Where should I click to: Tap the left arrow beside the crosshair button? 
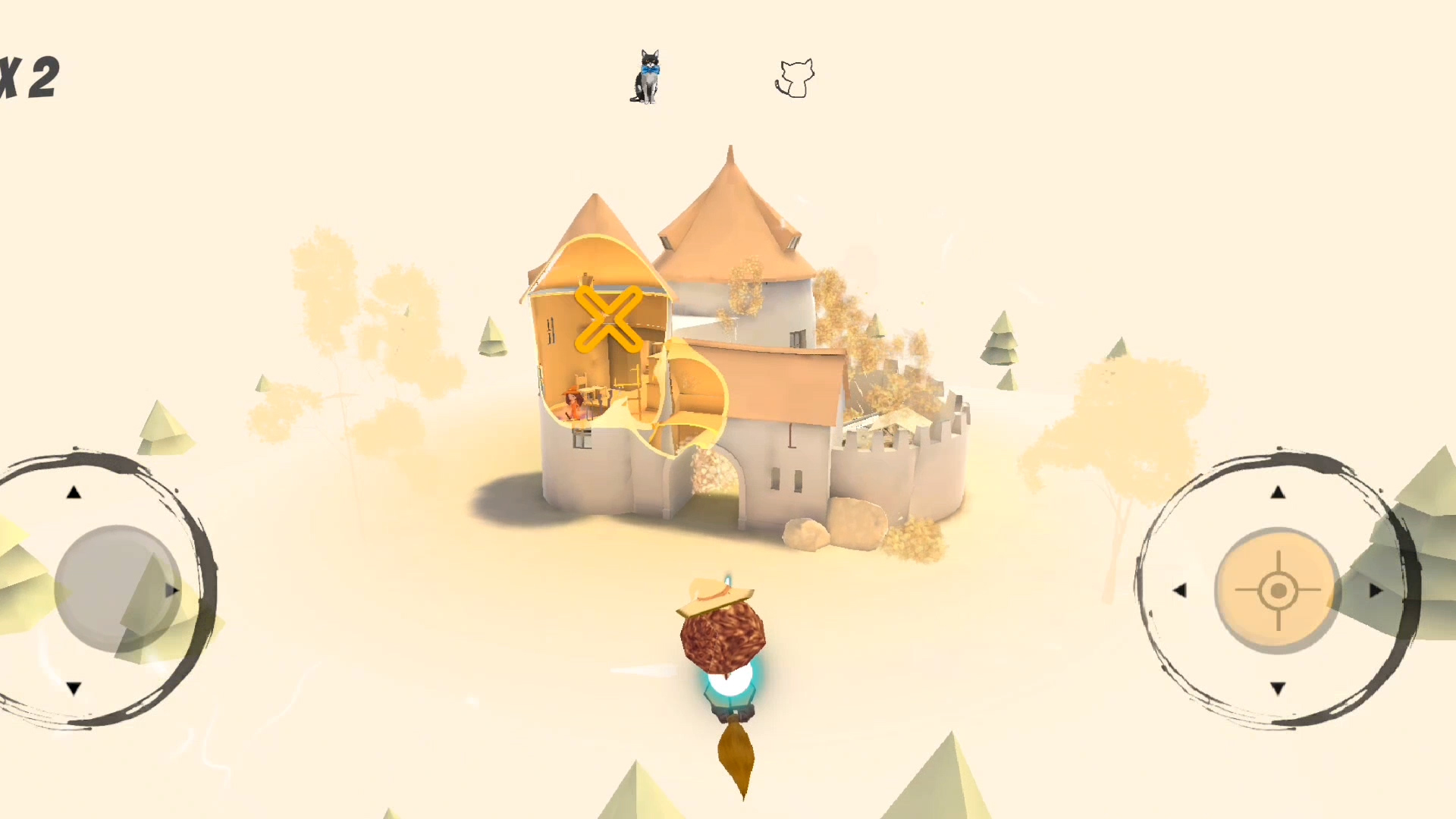(x=1179, y=590)
